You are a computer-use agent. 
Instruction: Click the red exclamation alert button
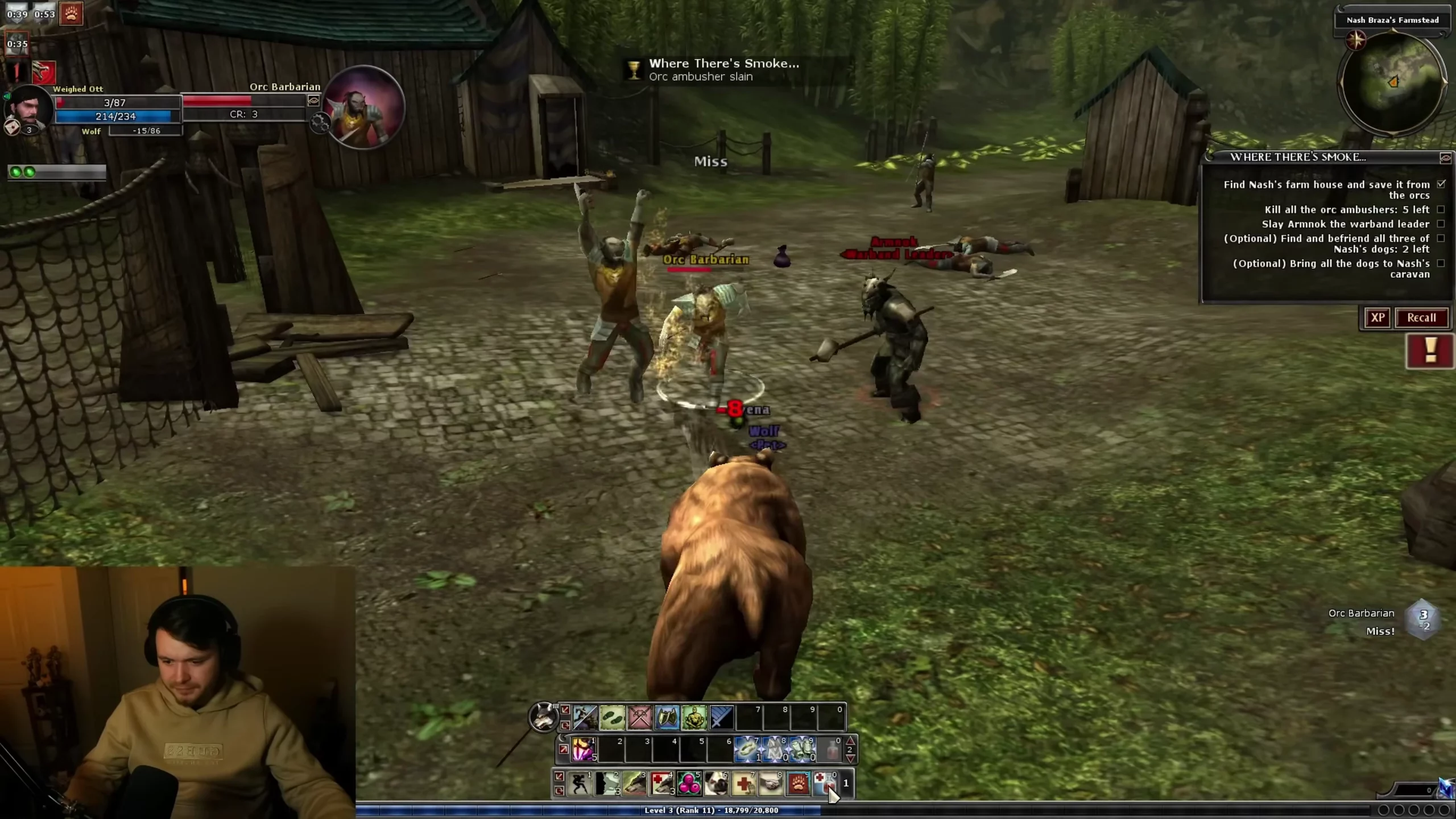tap(1430, 351)
